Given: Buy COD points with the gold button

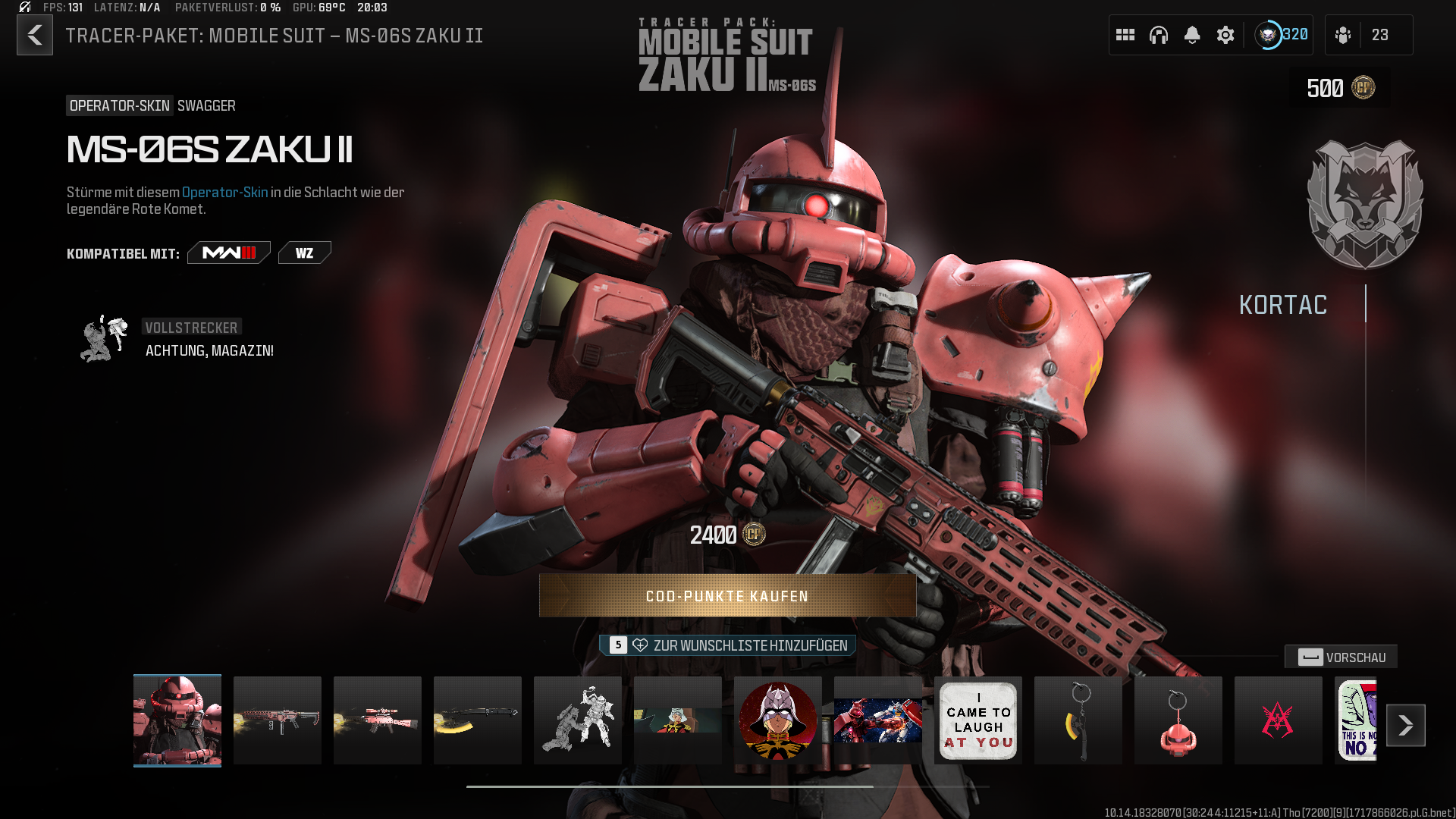Looking at the screenshot, I should (727, 596).
